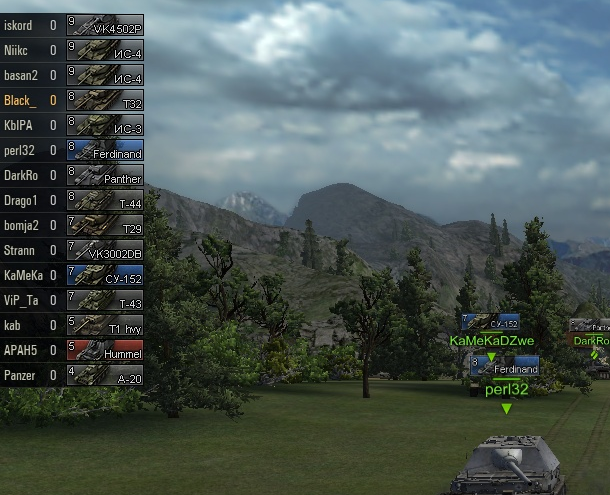610x495 pixels.
Task: Choose DarkRo's Panther row in team list
Action: pyautogui.click(x=72, y=175)
